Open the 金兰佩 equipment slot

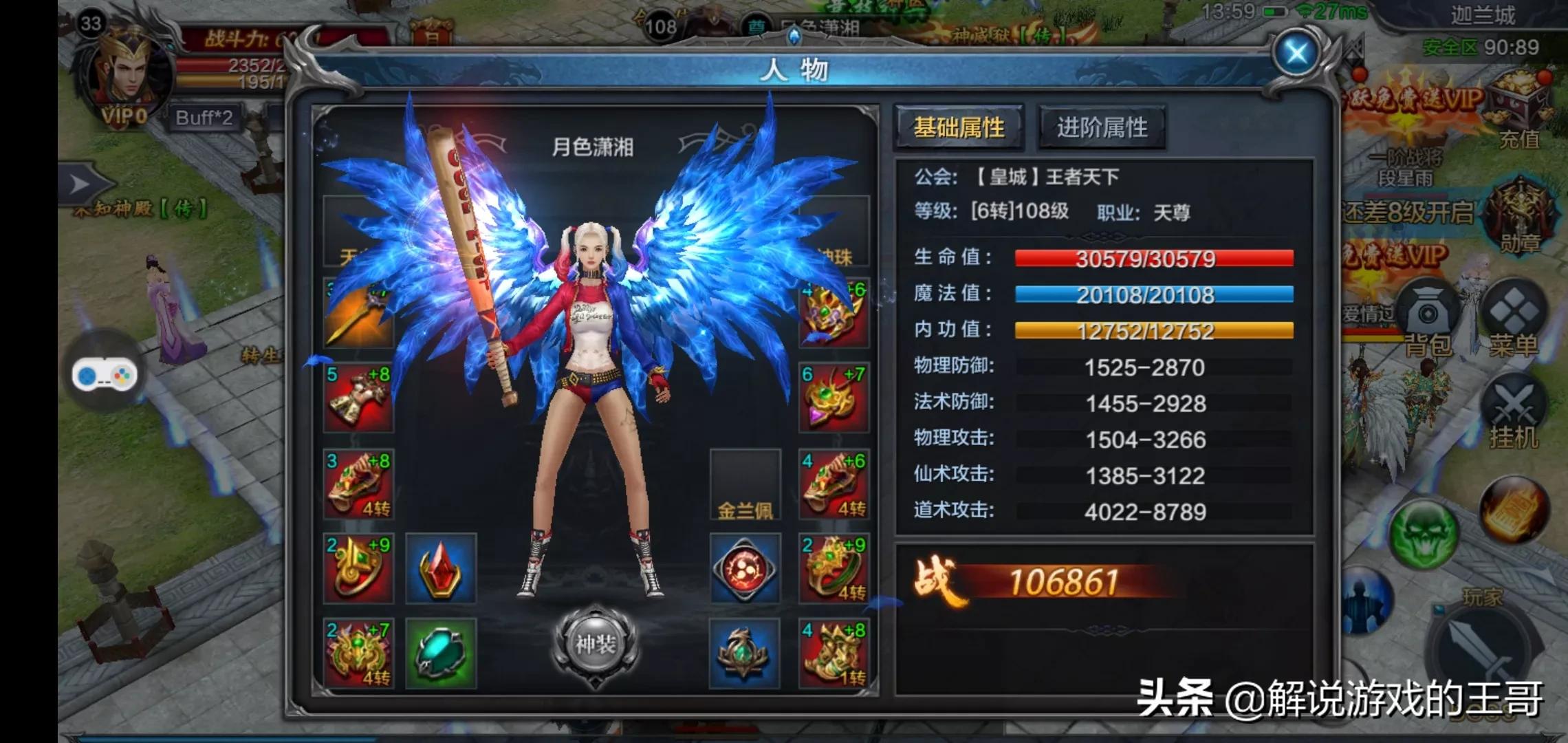pos(747,485)
